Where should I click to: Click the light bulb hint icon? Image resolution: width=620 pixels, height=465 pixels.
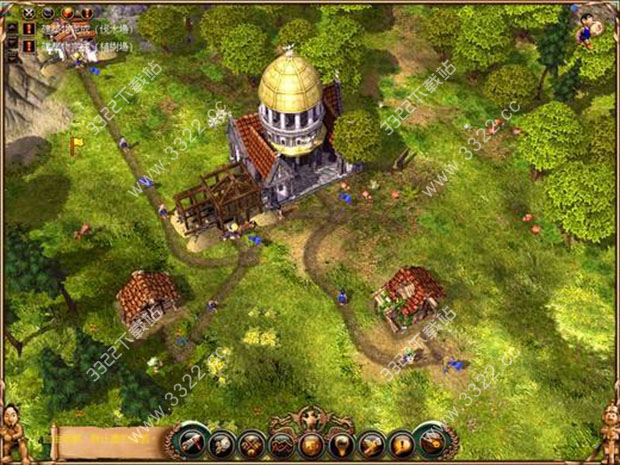click(x=342, y=442)
